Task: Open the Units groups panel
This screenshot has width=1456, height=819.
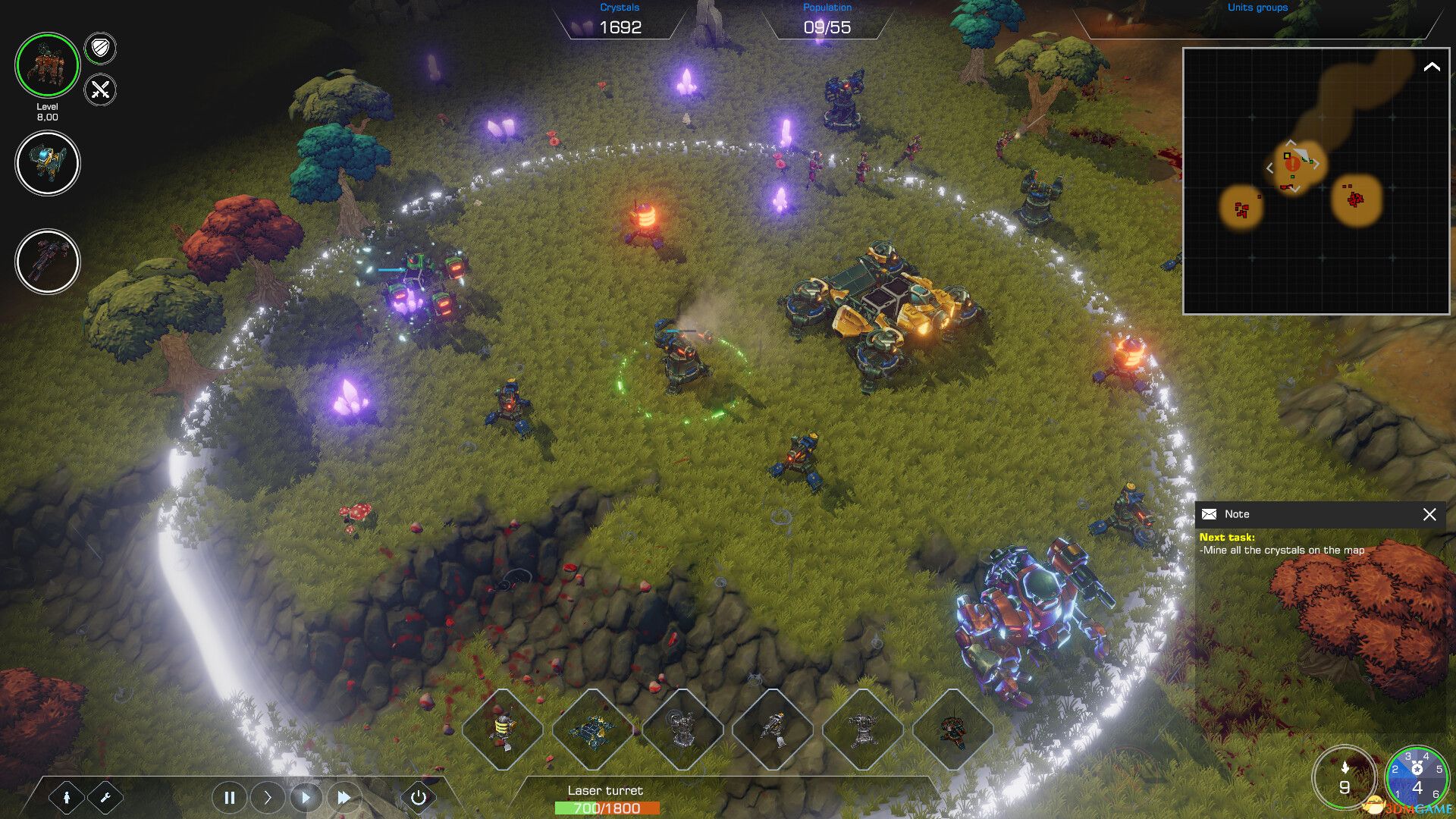Action: pos(1257,8)
